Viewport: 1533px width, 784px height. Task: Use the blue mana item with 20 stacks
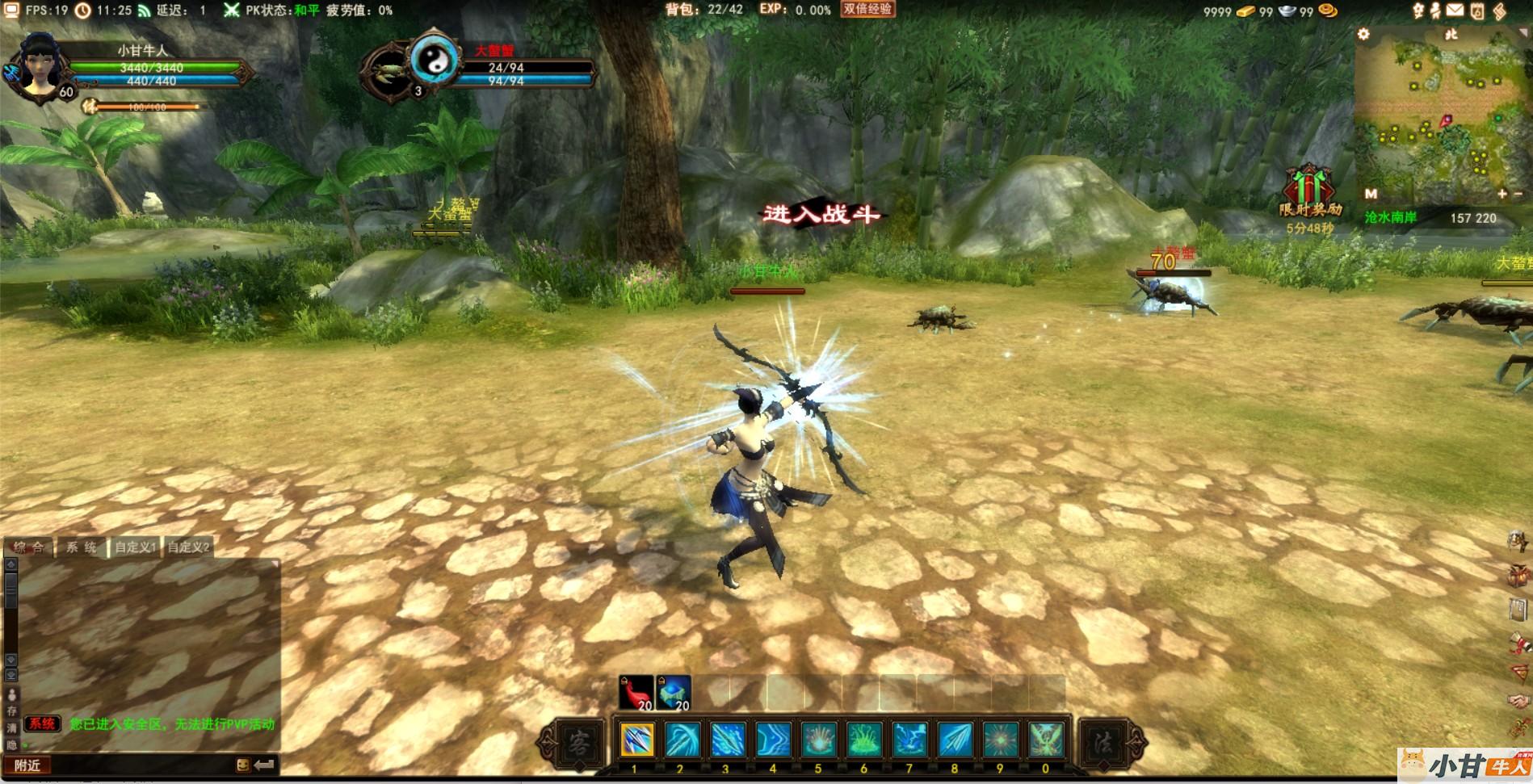(x=674, y=693)
